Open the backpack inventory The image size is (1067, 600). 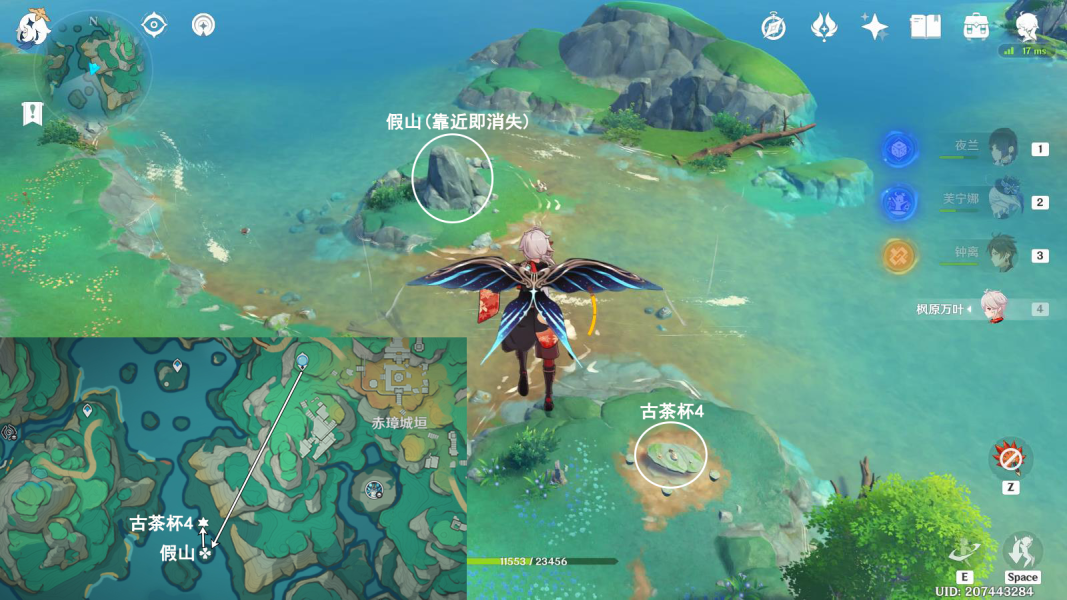[x=976, y=27]
